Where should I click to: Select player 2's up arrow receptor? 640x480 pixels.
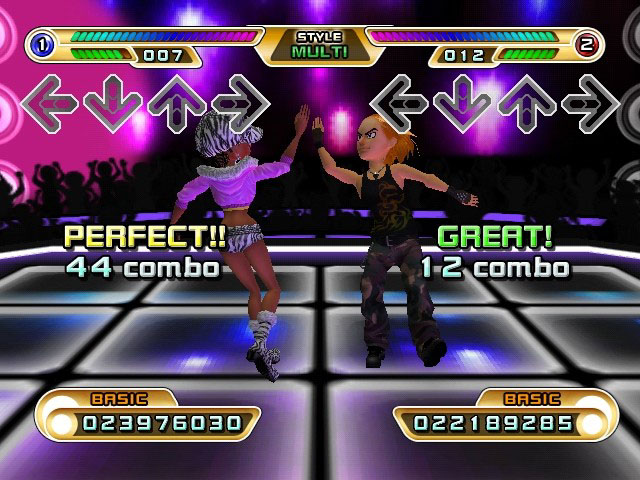[527, 104]
